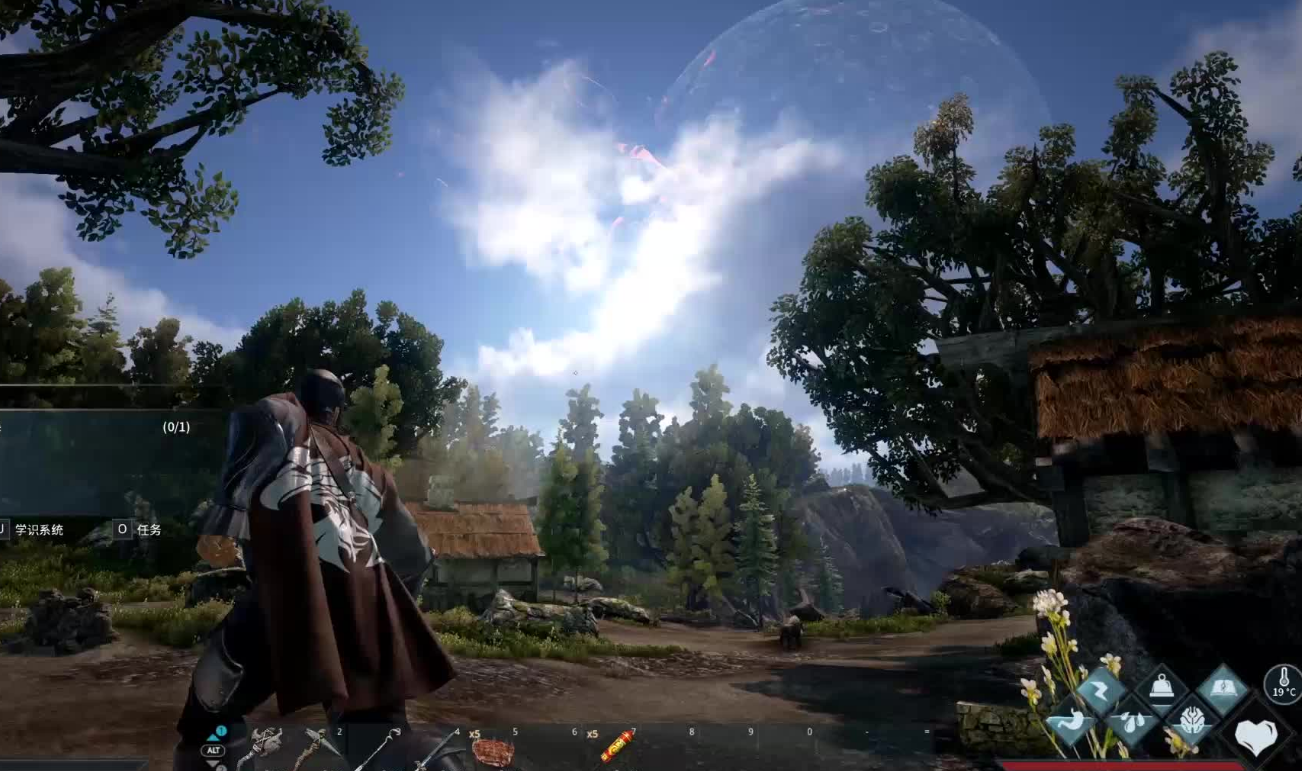Click the thermometer temperature indicator
The width and height of the screenshot is (1302, 771).
tap(1282, 684)
